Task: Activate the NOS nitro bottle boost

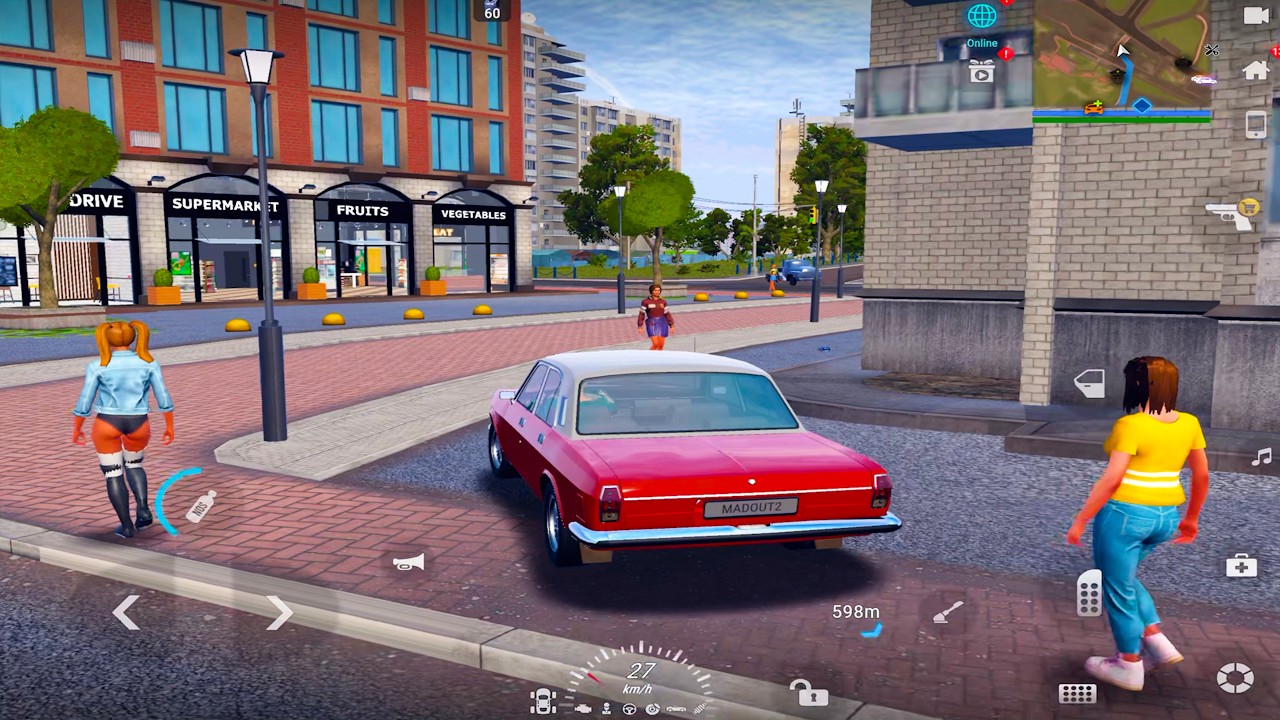Action: 200,506
